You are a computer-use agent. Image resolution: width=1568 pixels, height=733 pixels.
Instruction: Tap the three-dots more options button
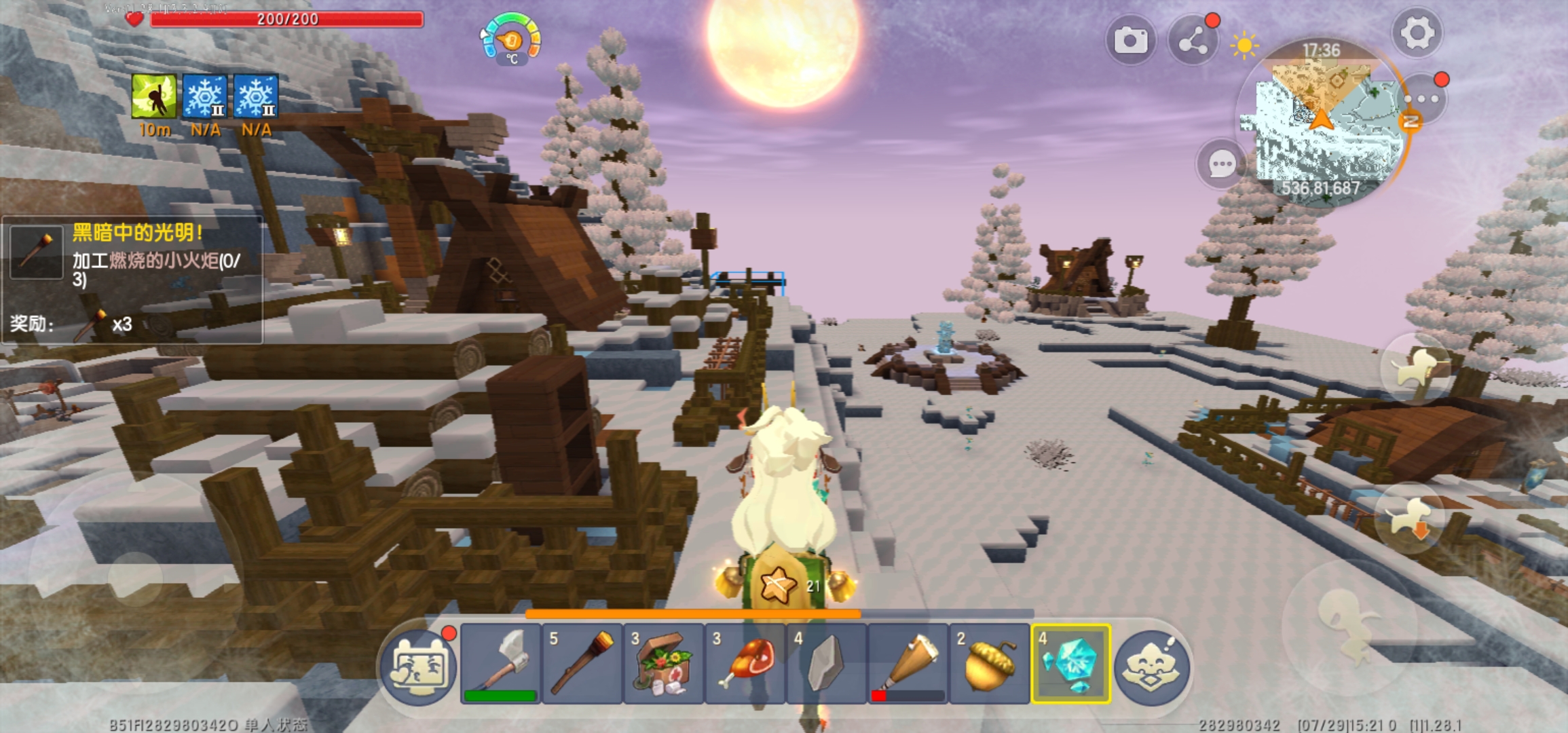coord(1422,99)
